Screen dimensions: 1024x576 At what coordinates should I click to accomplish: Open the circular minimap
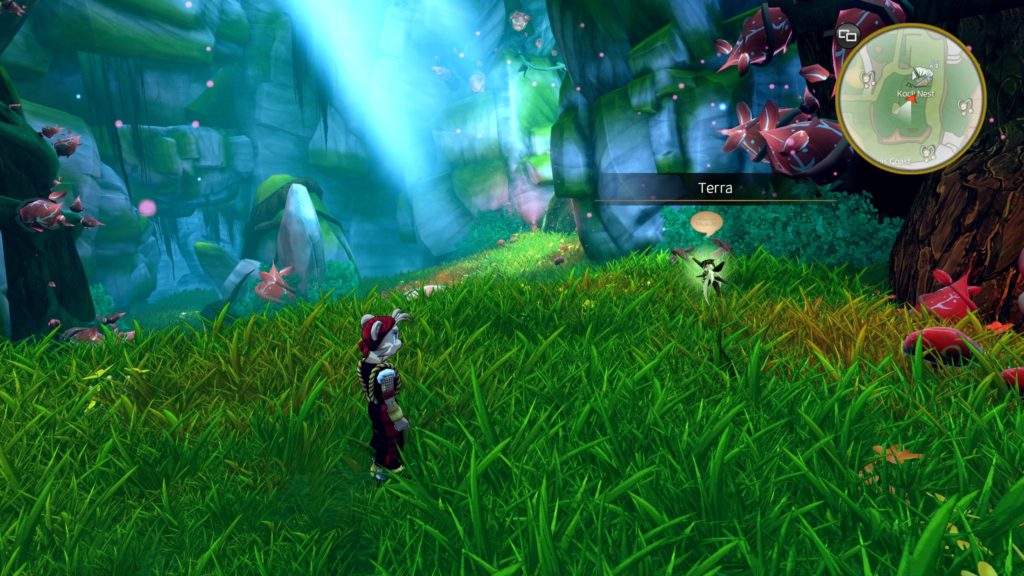(911, 98)
